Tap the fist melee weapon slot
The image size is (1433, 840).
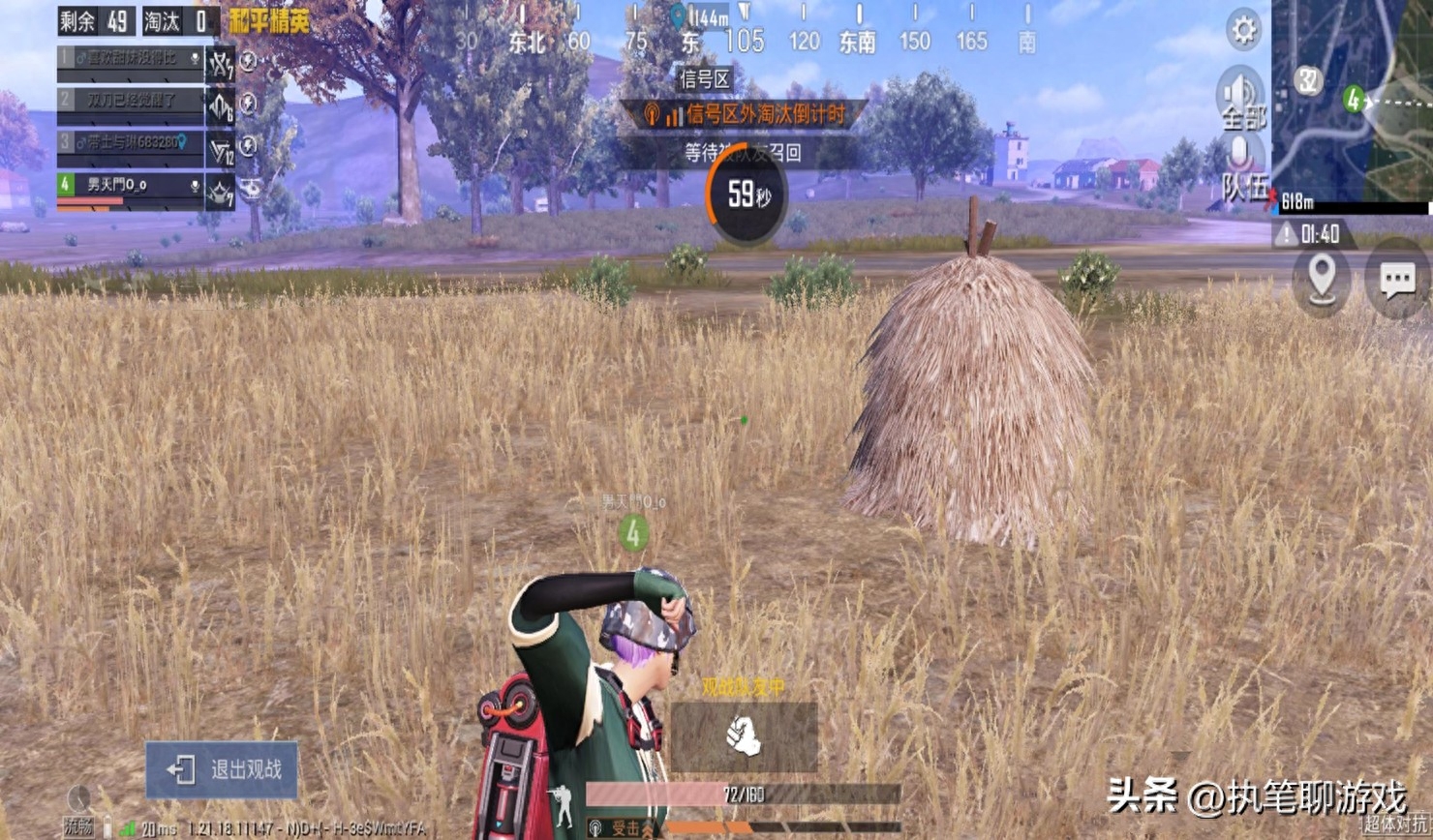tap(744, 737)
